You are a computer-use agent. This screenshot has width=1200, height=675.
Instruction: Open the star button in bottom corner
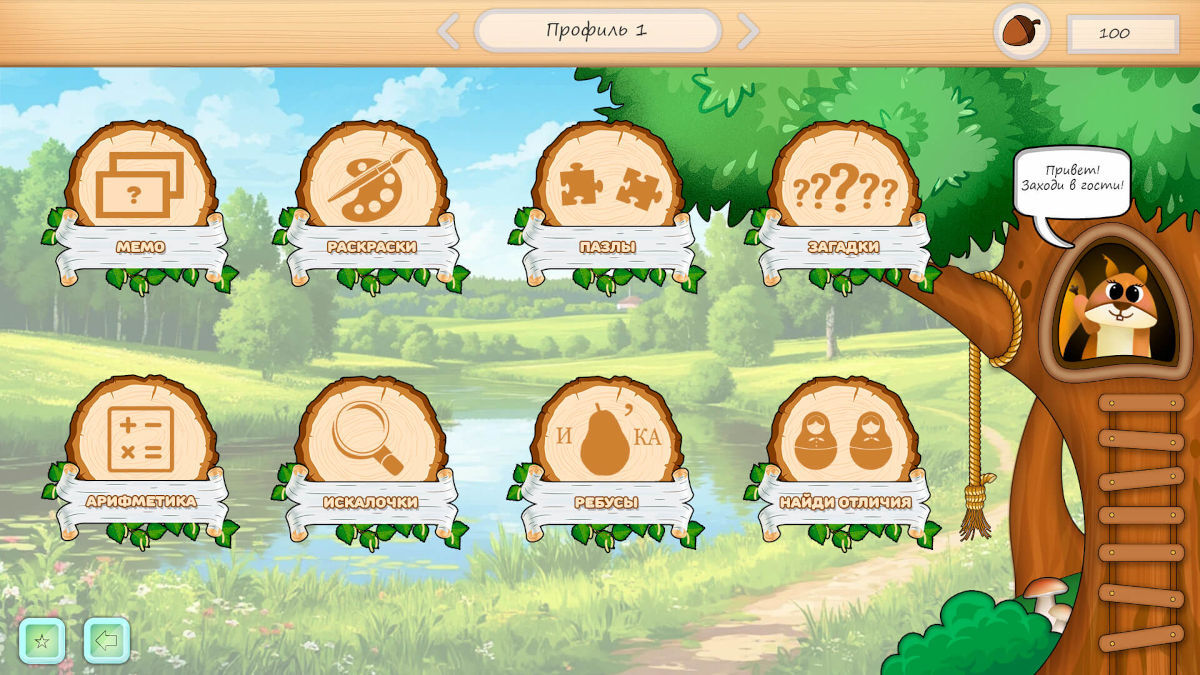point(42,641)
